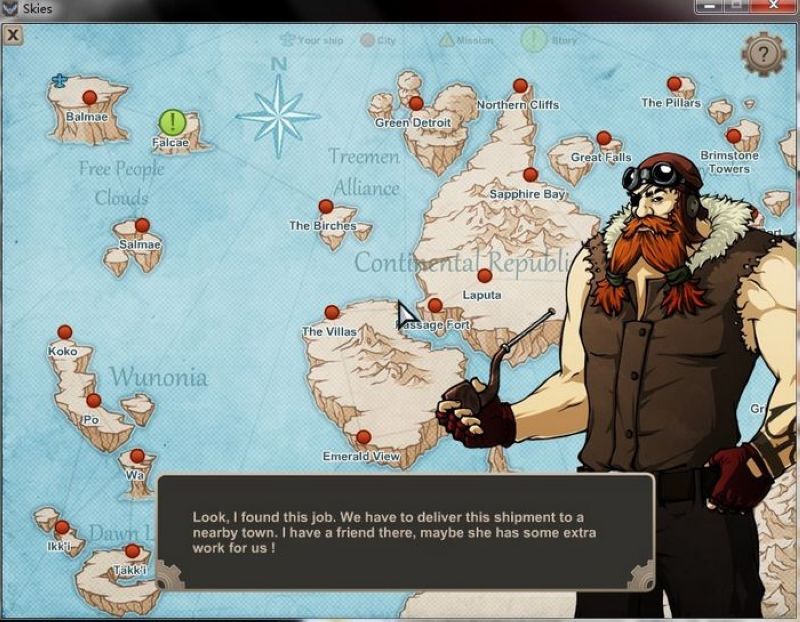Pick the Great Falls city marker
The image size is (800, 622).
click(x=603, y=139)
